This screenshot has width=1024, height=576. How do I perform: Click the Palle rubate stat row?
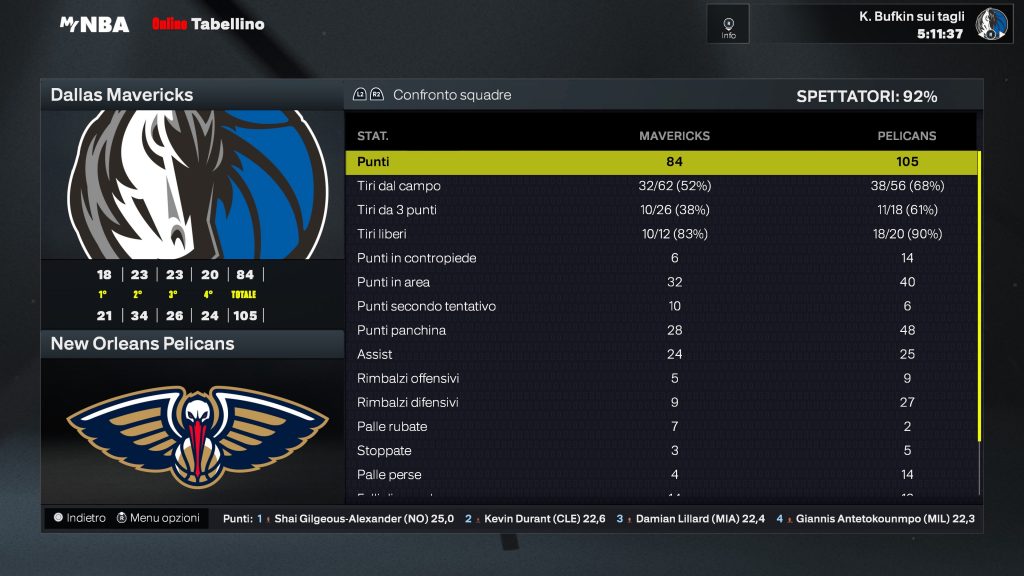[661, 426]
